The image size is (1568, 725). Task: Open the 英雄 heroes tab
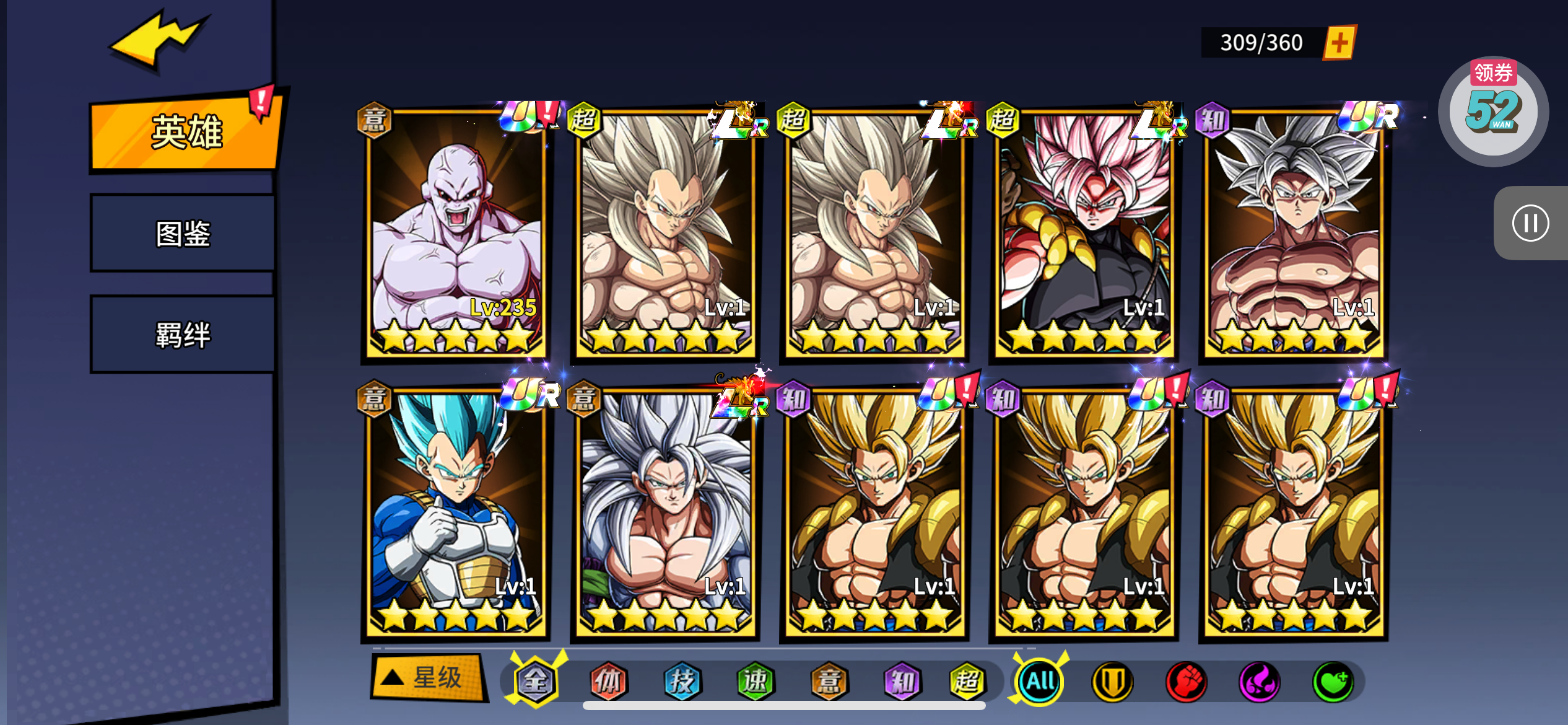coord(186,132)
